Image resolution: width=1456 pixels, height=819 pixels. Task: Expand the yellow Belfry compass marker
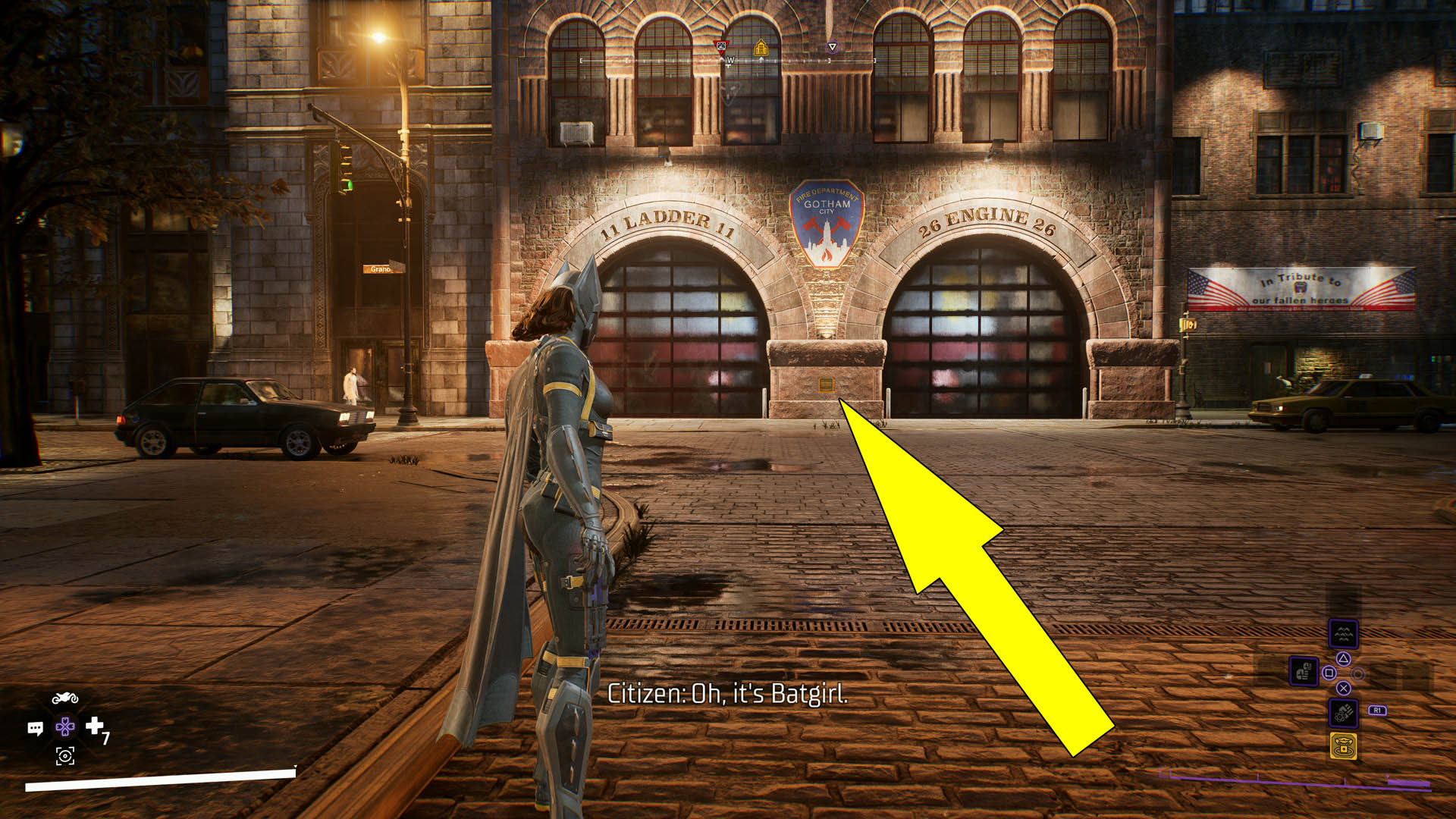tap(761, 49)
